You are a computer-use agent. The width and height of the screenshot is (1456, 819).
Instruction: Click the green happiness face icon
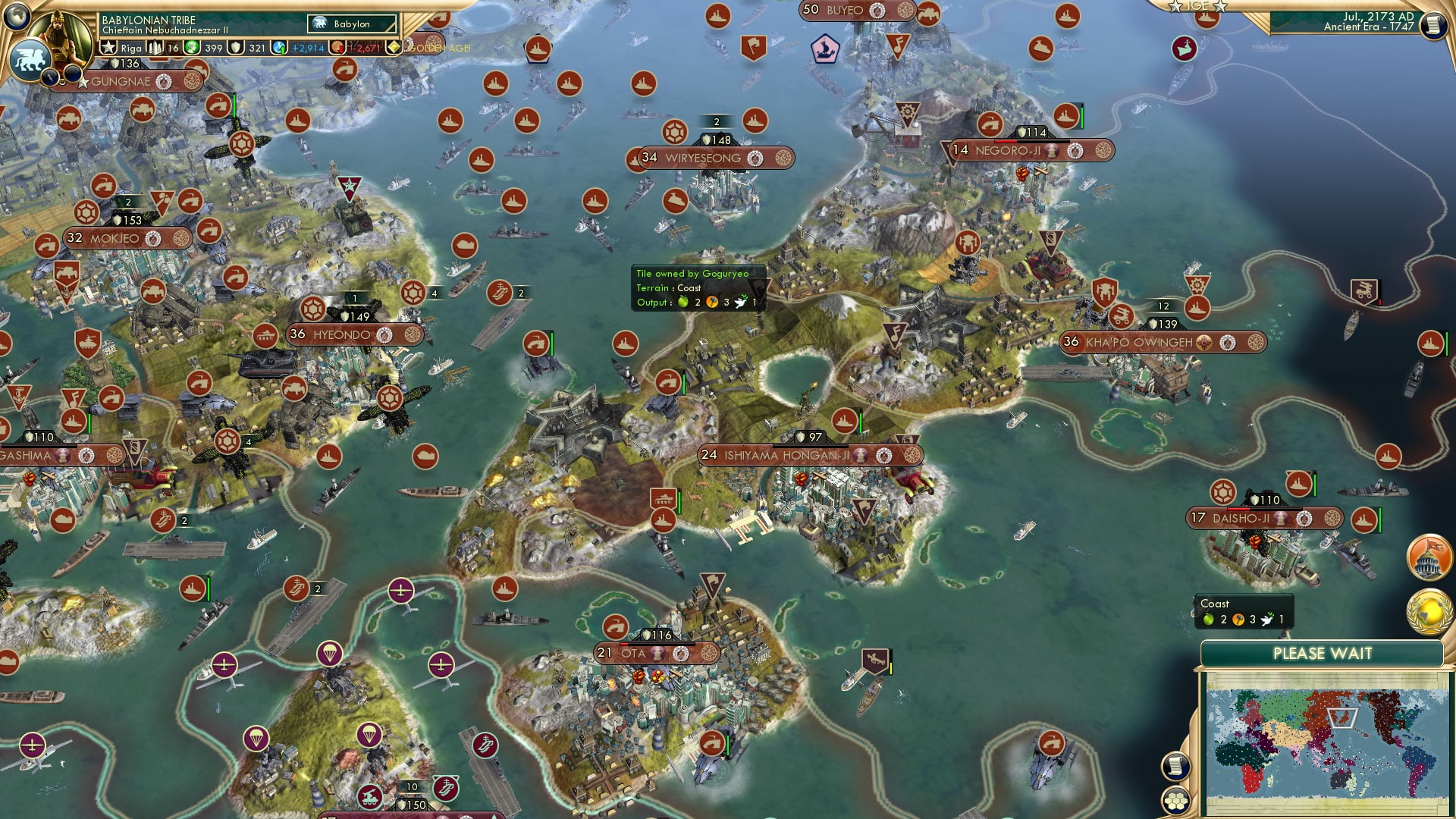point(192,48)
